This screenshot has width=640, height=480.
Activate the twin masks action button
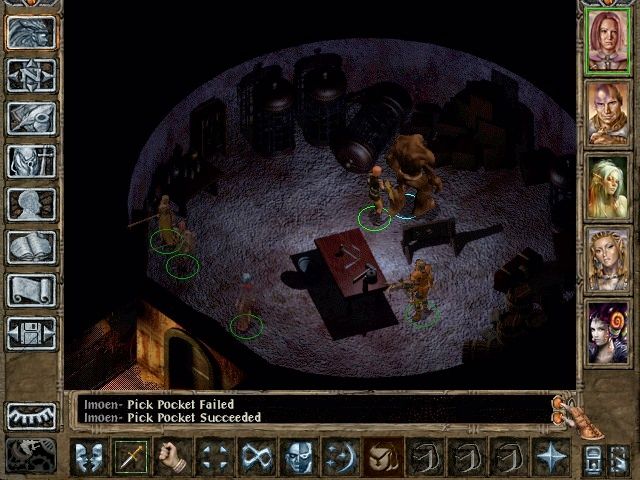click(89, 457)
